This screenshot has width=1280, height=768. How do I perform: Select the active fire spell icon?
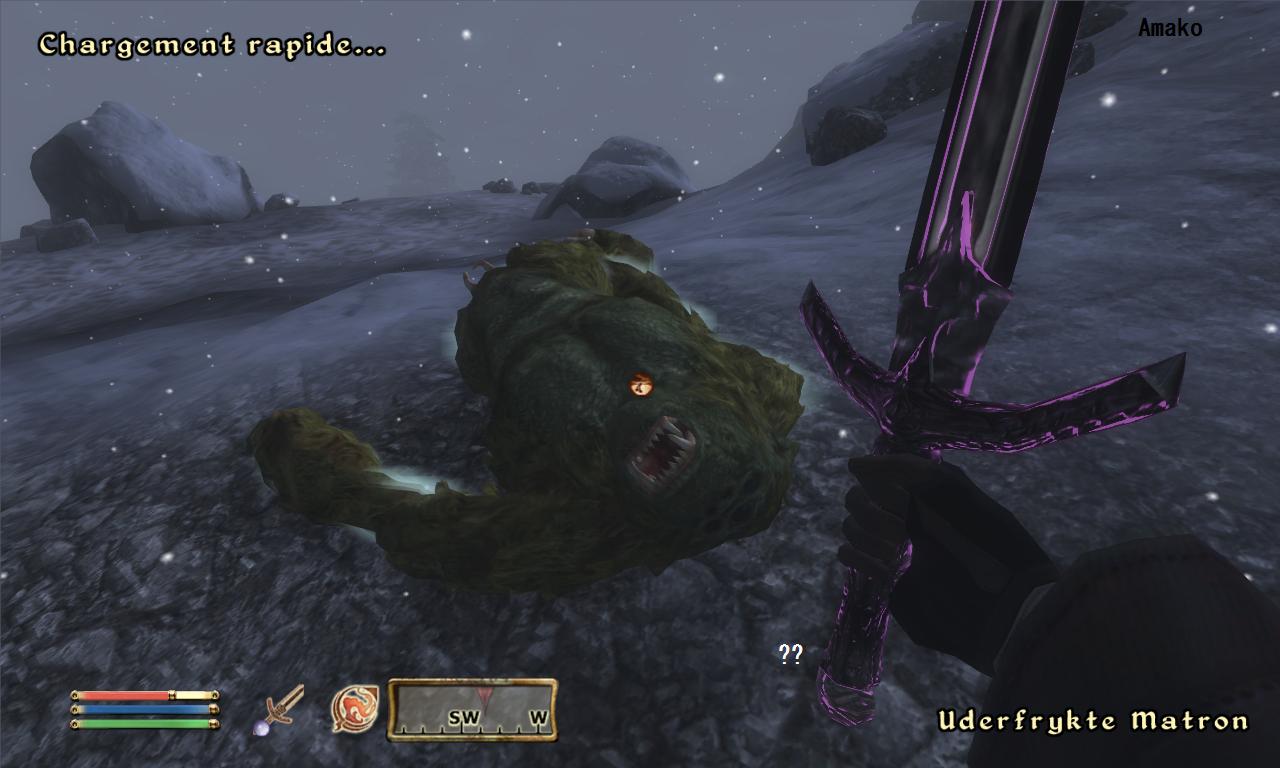pyautogui.click(x=355, y=708)
